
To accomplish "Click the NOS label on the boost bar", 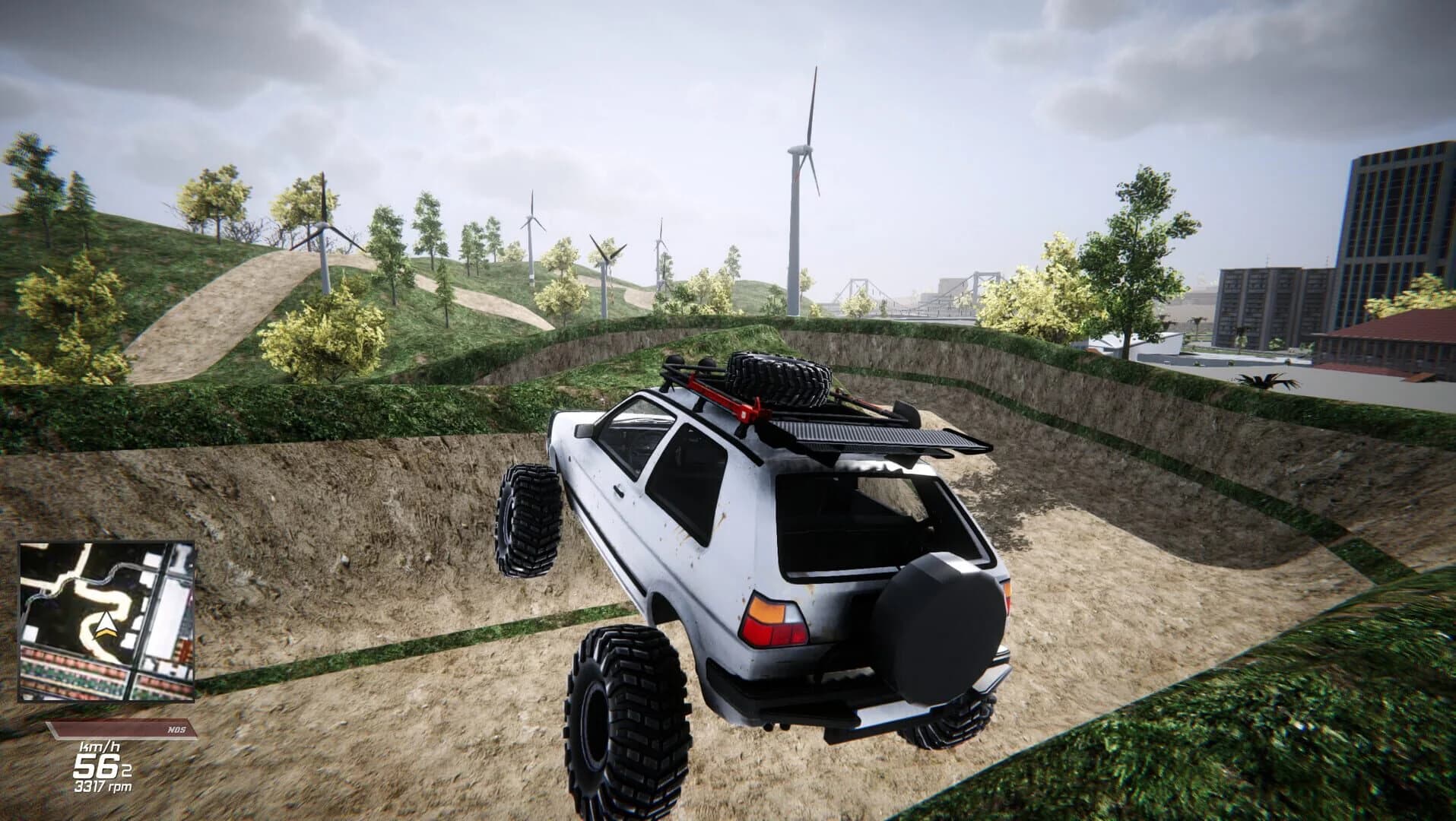I will [176, 727].
